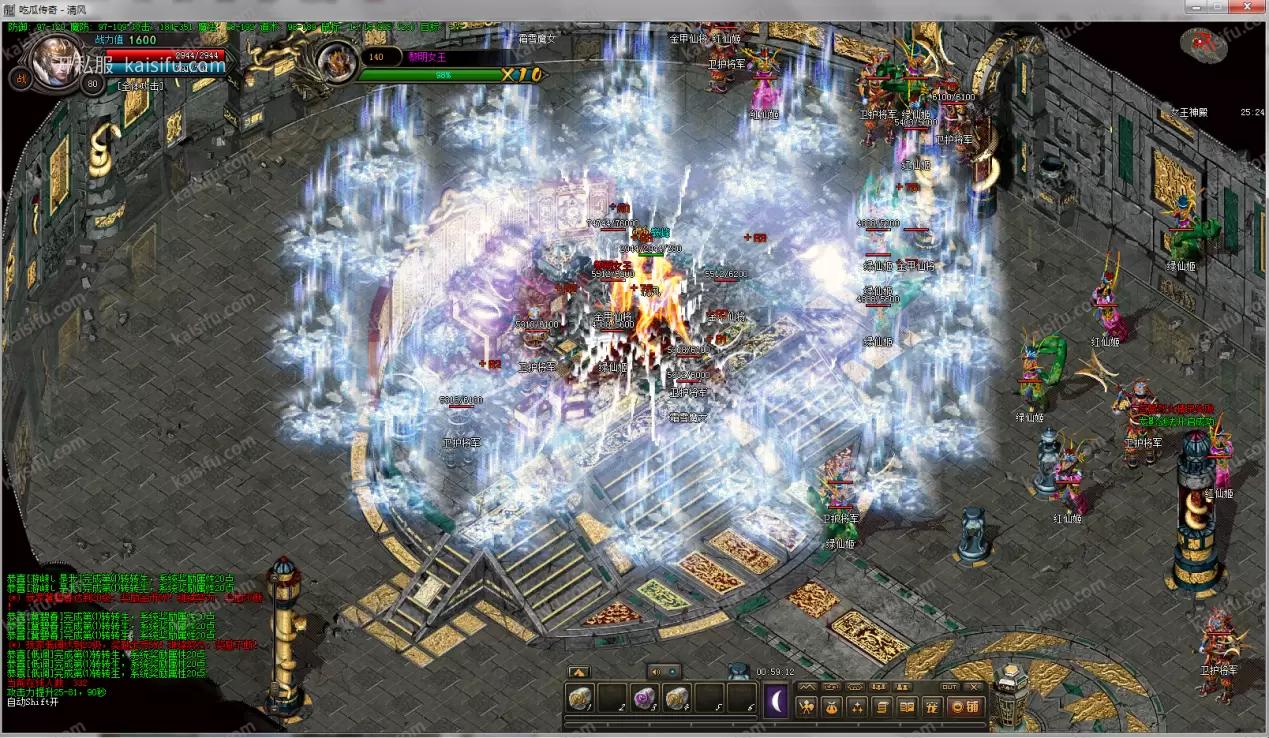Select the boss target portrait

point(337,62)
